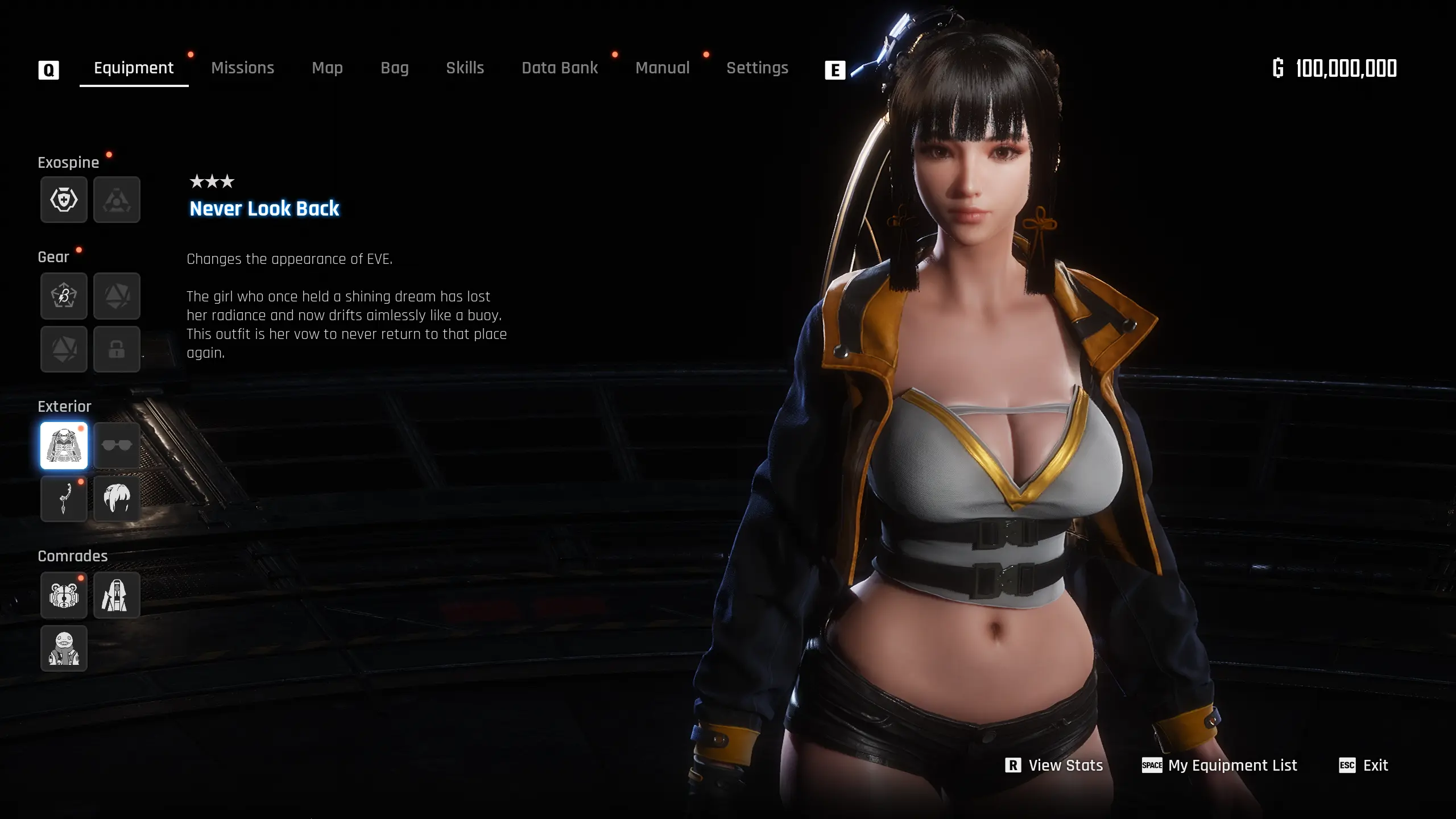Open the Missions tab
The width and height of the screenshot is (1456, 819).
242,68
